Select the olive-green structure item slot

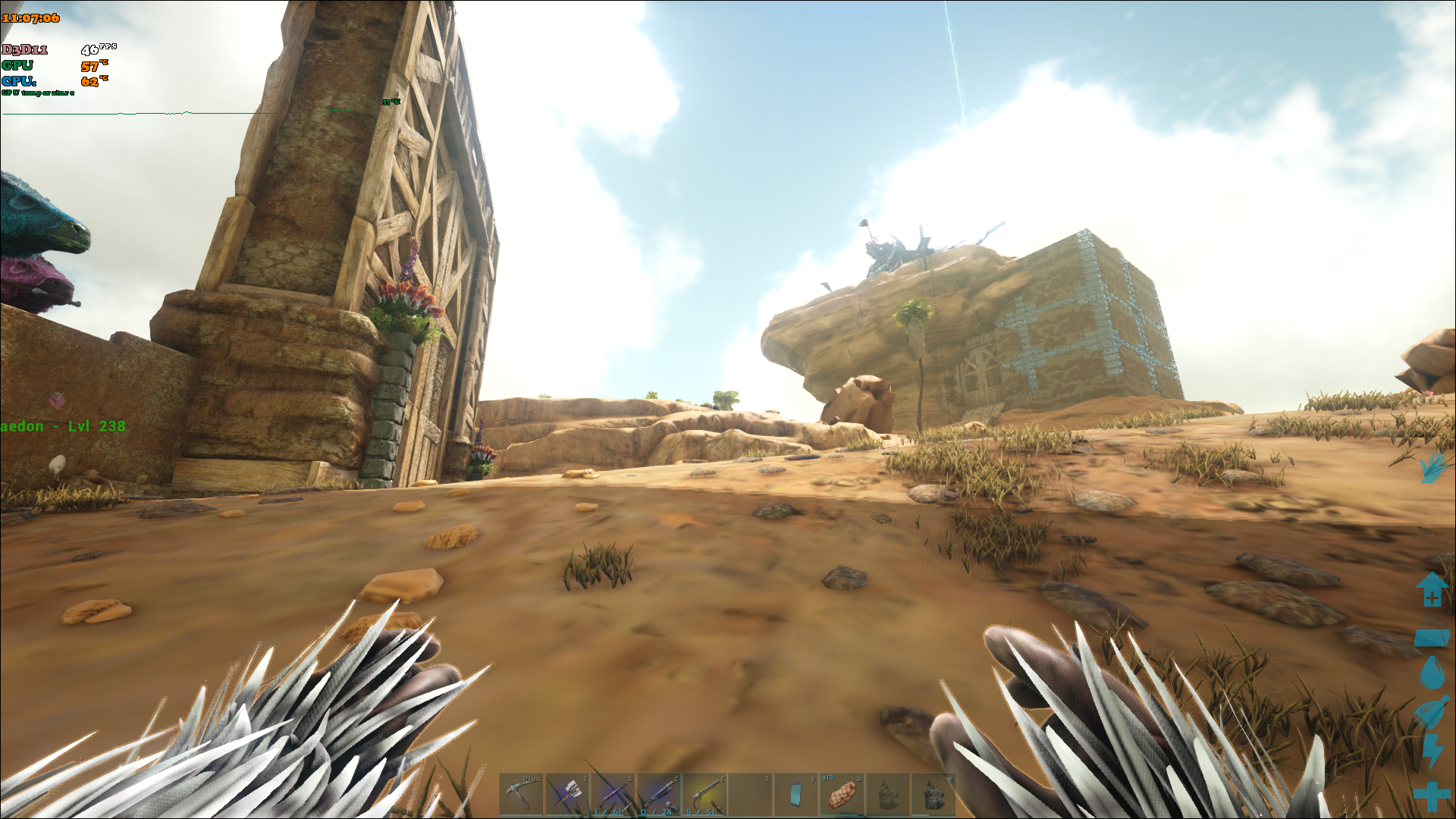click(x=888, y=794)
